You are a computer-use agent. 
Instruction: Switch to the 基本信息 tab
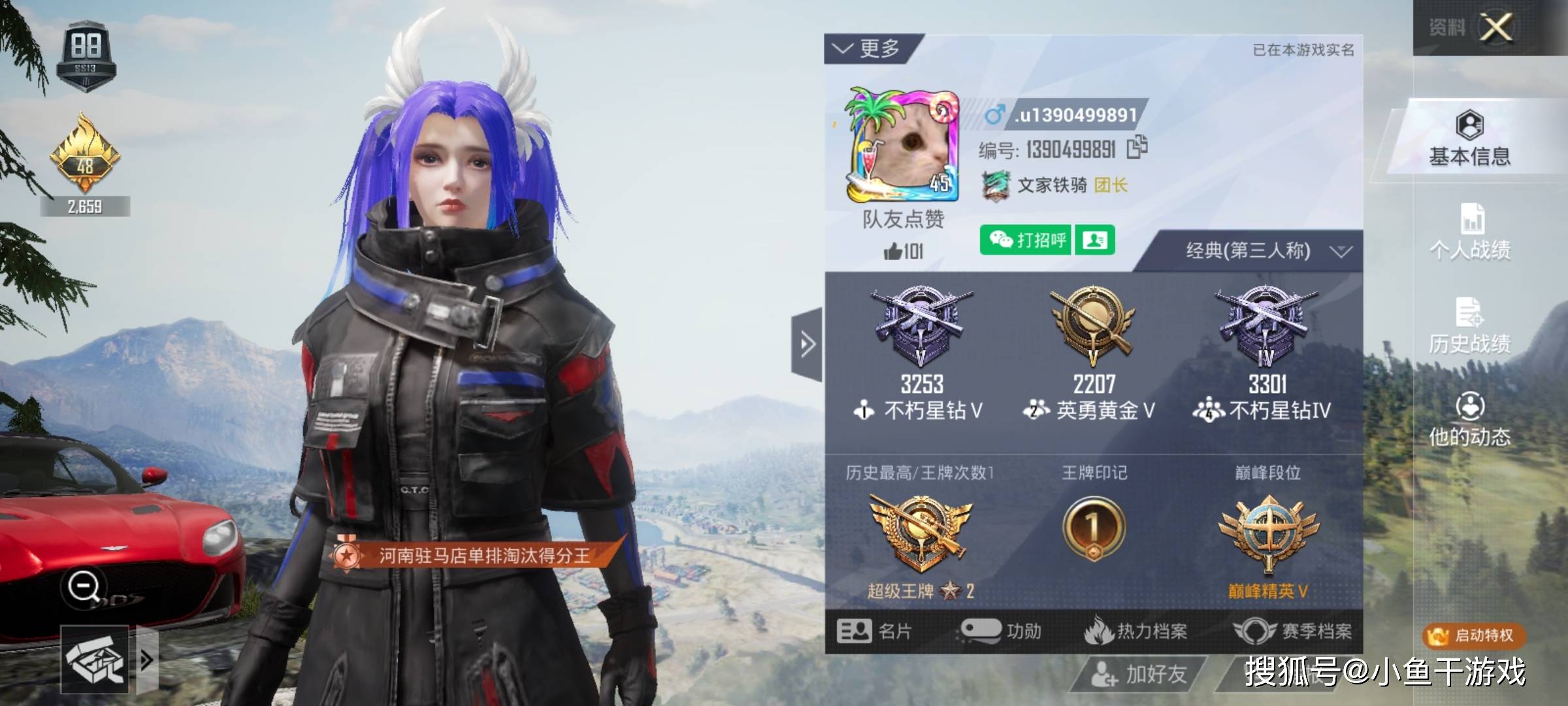(x=1469, y=138)
